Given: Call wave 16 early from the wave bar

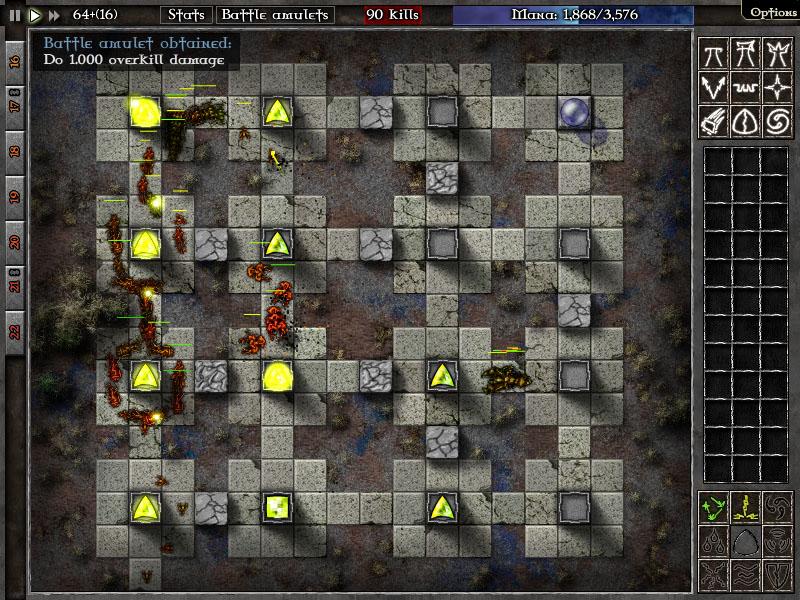Looking at the screenshot, I should tap(15, 62).
